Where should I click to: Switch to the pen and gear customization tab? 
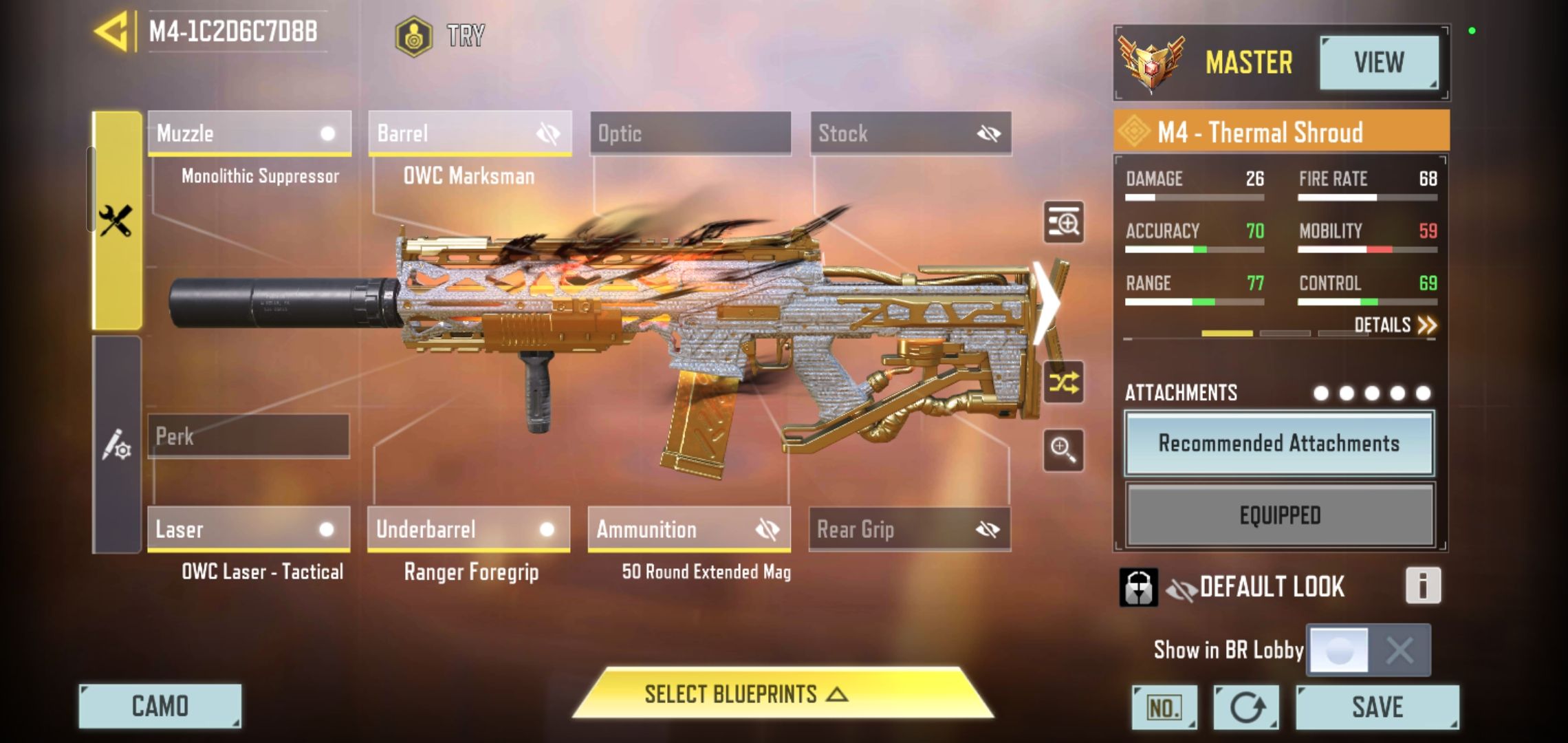[x=117, y=445]
